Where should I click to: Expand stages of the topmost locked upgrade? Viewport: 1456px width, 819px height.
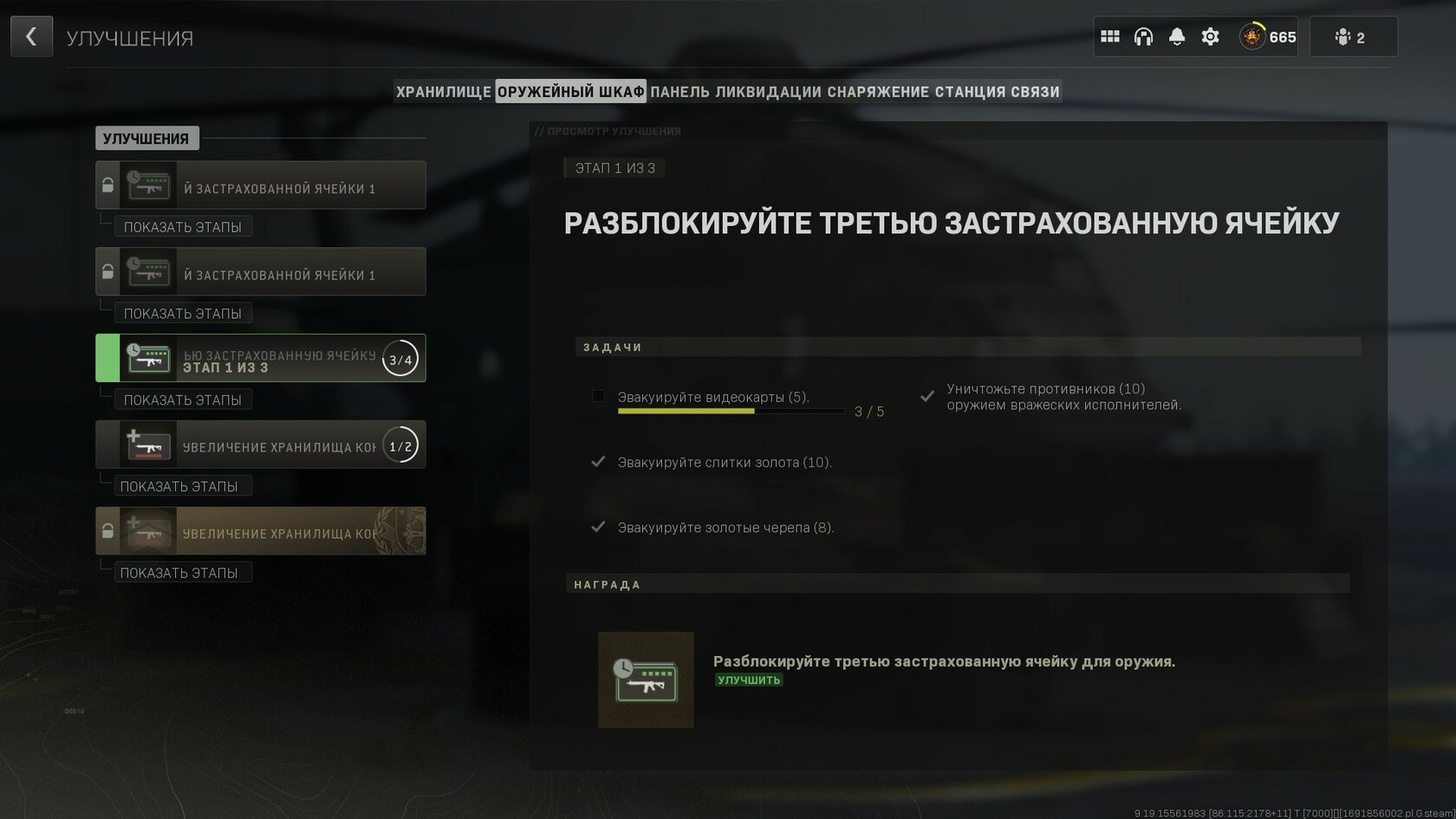pos(183,226)
